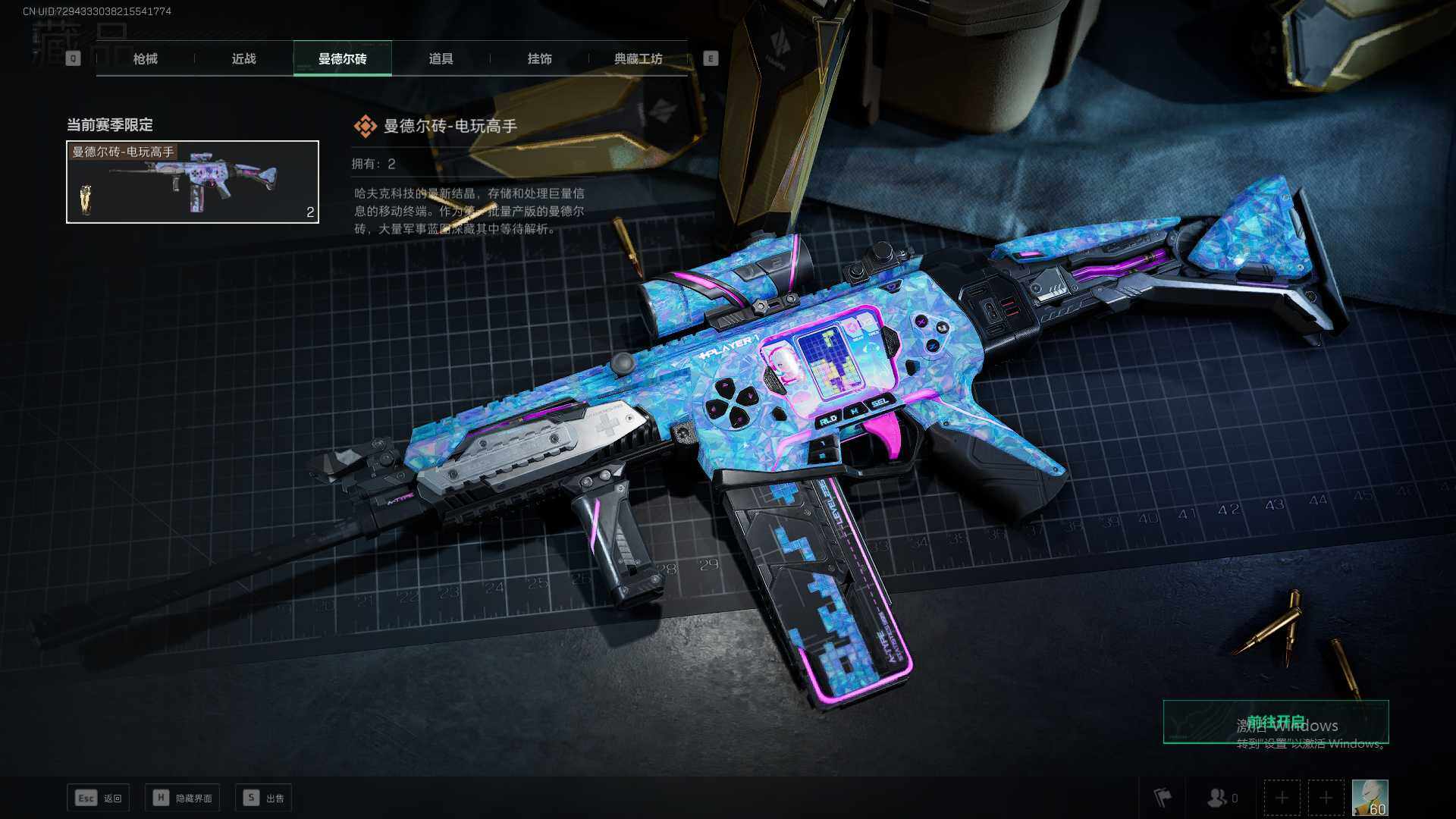Sell the item with 出售
Image resolution: width=1456 pixels, height=819 pixels.
[x=264, y=798]
